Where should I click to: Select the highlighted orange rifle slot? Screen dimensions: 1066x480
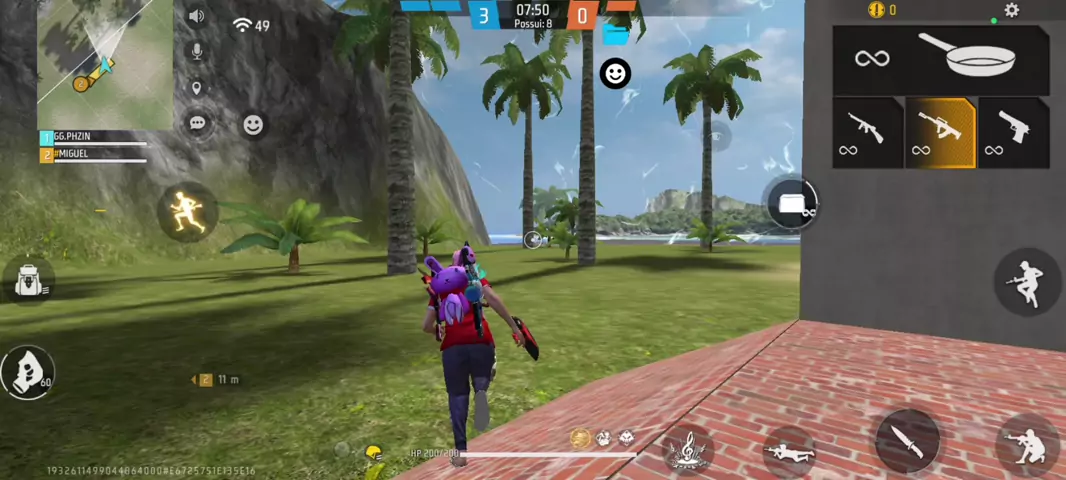(940, 132)
